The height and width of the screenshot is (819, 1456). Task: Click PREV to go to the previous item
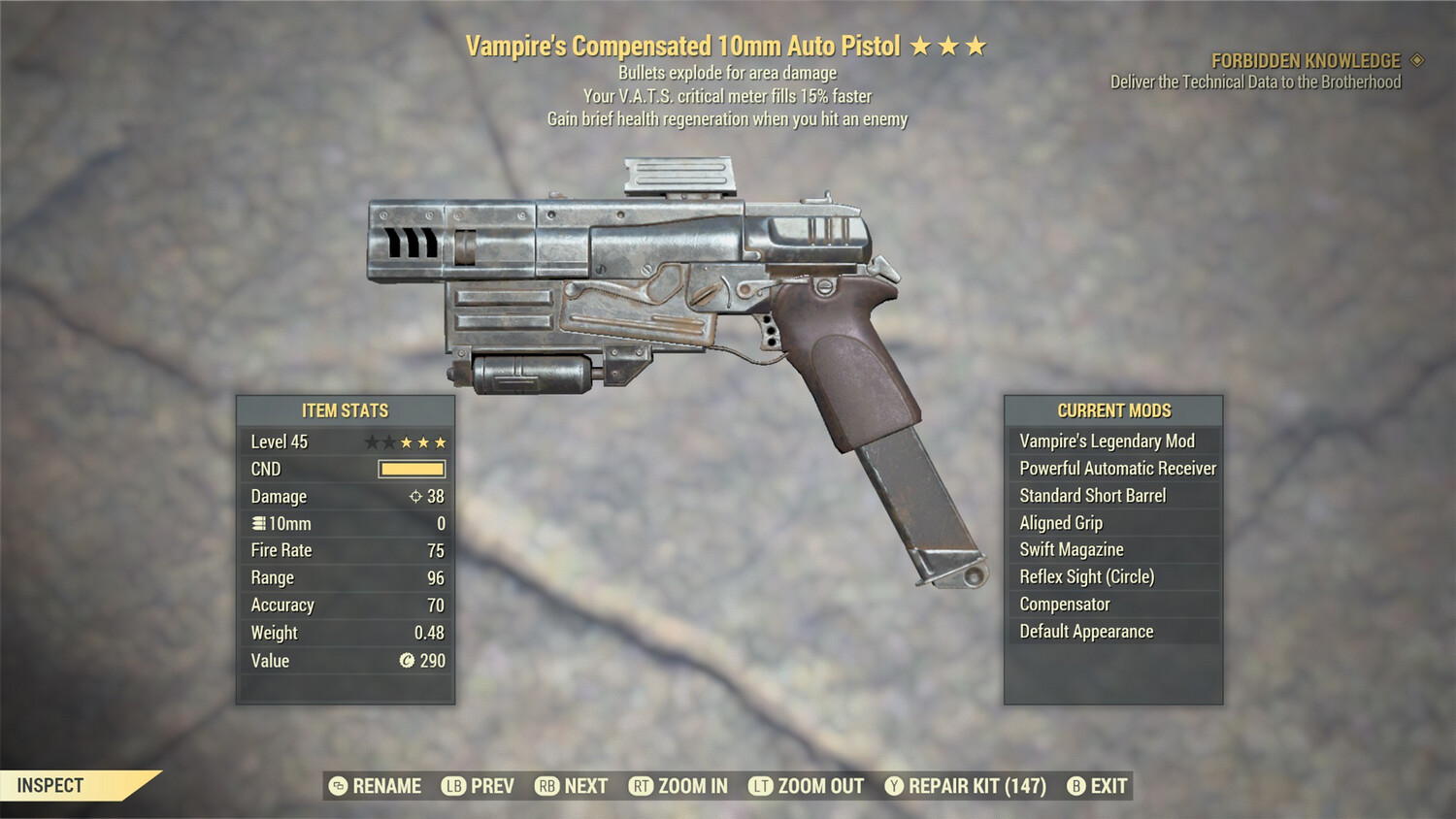pyautogui.click(x=490, y=786)
